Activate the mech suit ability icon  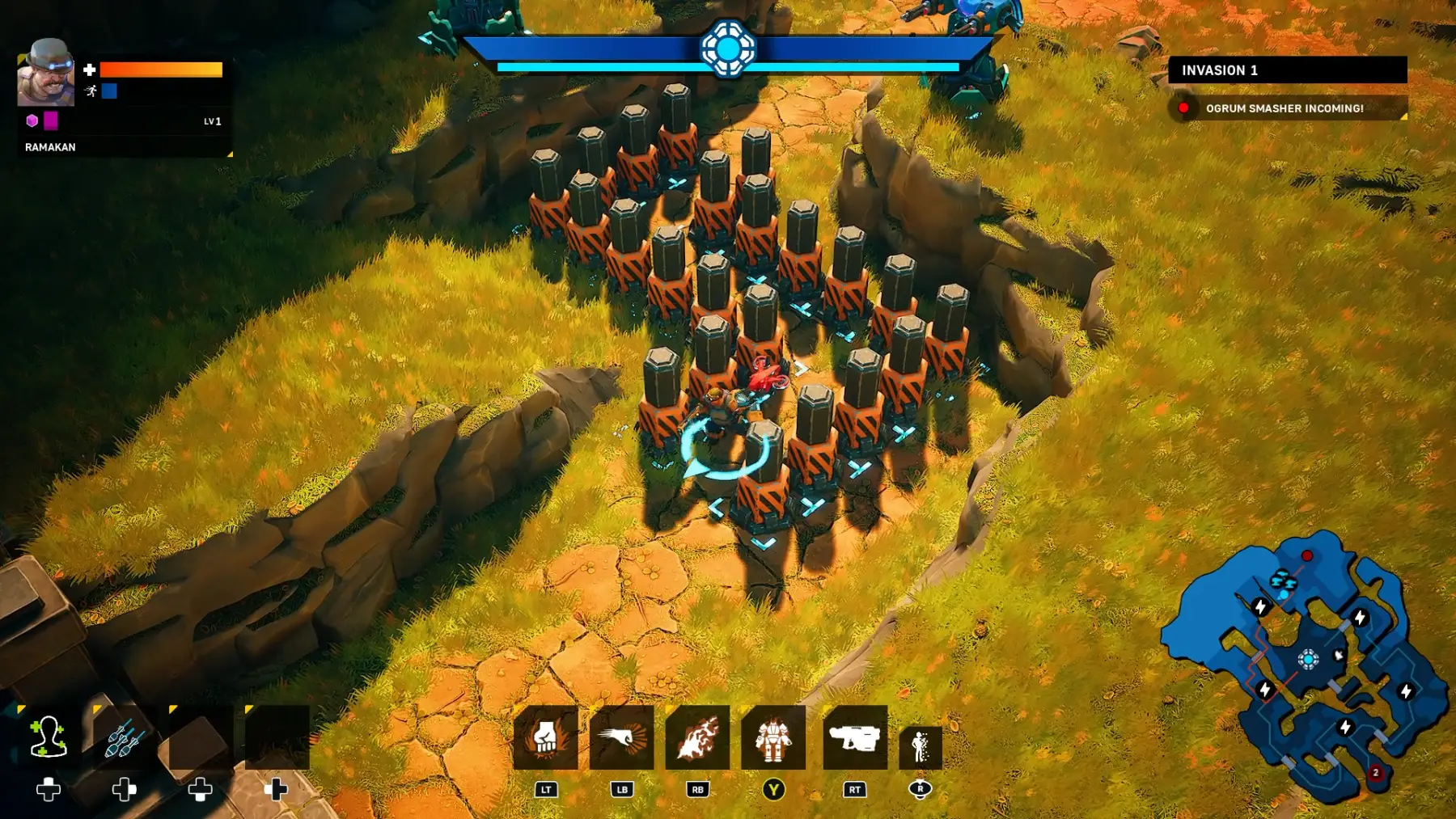[773, 737]
